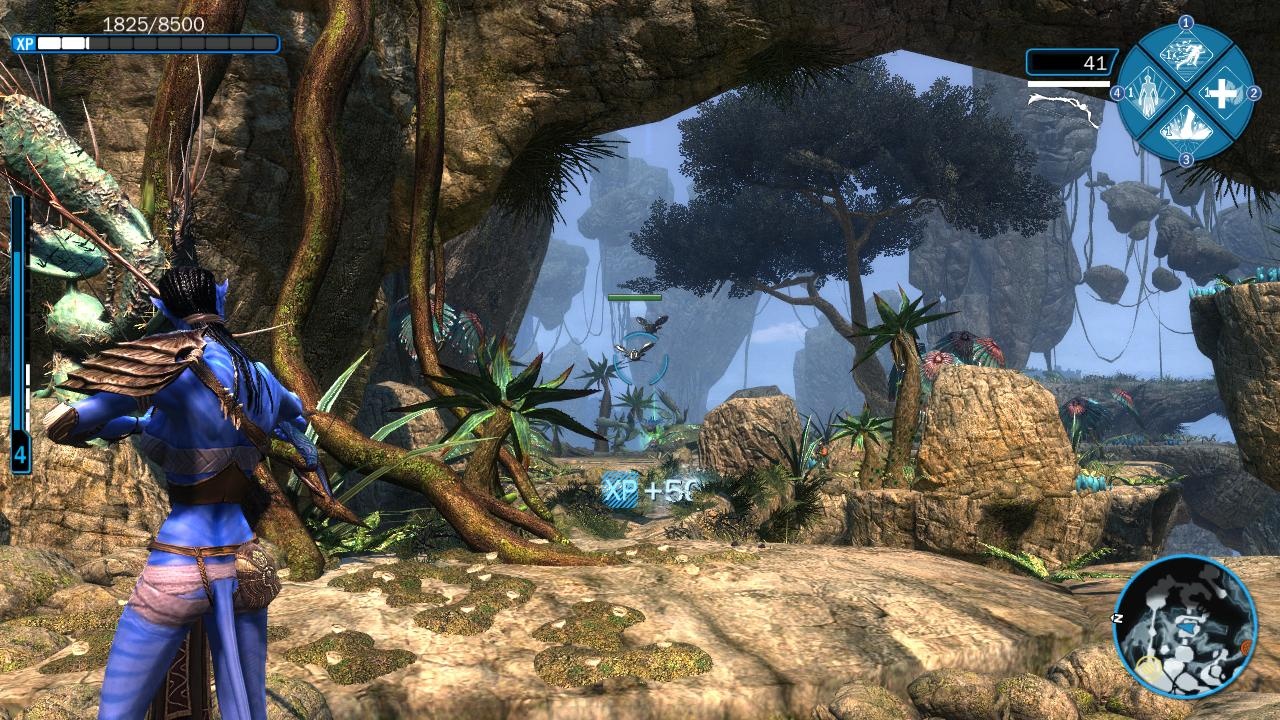Click the blue player arrow on the minimap
1280x720 pixels.
(x=1187, y=628)
